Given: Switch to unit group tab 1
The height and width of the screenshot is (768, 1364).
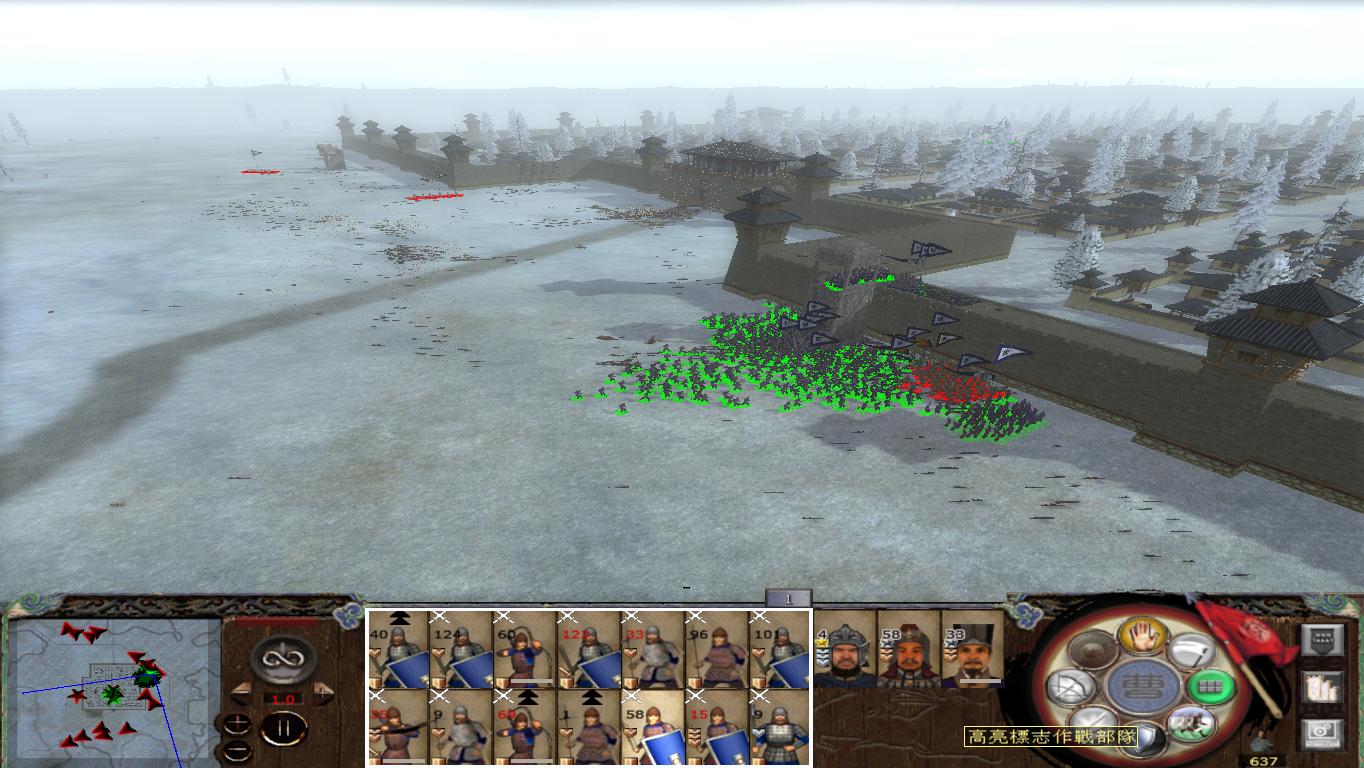Looking at the screenshot, I should (787, 597).
